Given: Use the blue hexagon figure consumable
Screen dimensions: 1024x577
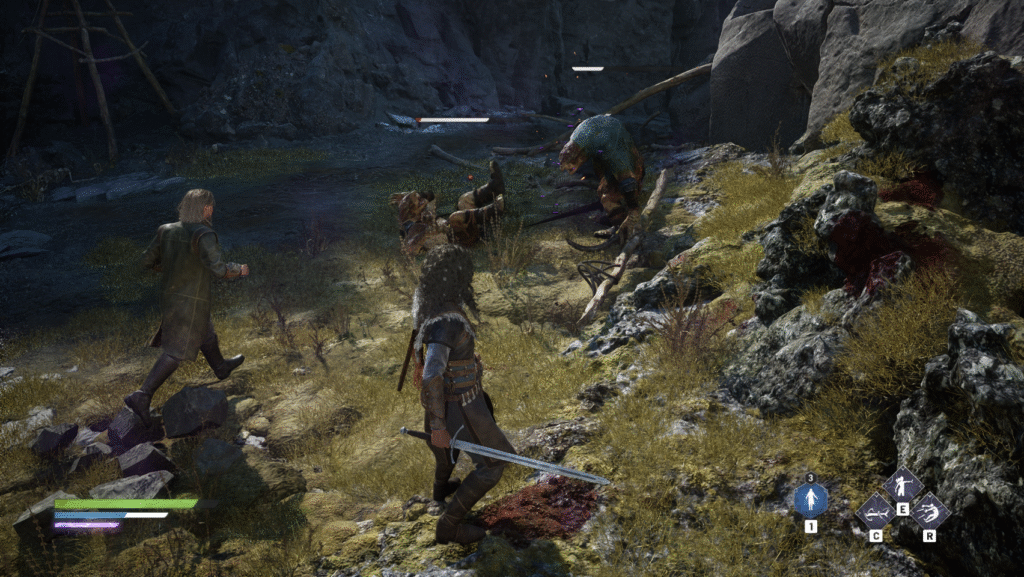Looking at the screenshot, I should click(810, 499).
